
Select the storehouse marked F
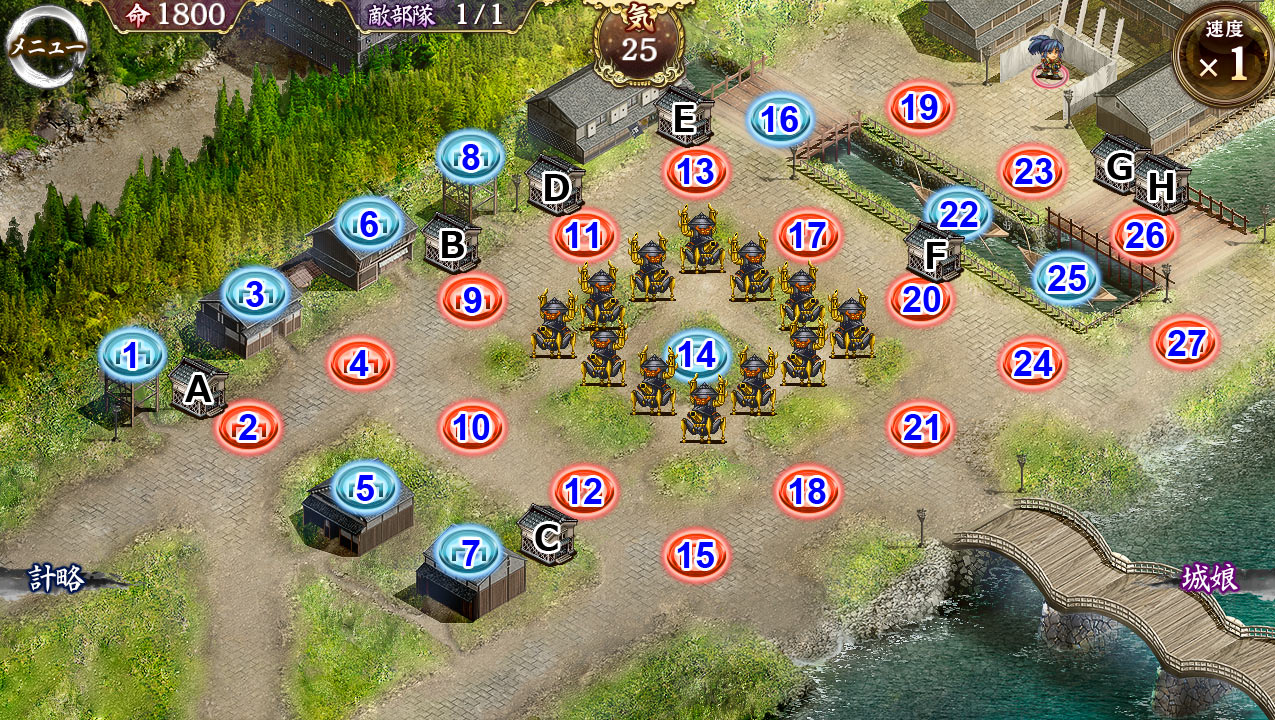[x=934, y=254]
